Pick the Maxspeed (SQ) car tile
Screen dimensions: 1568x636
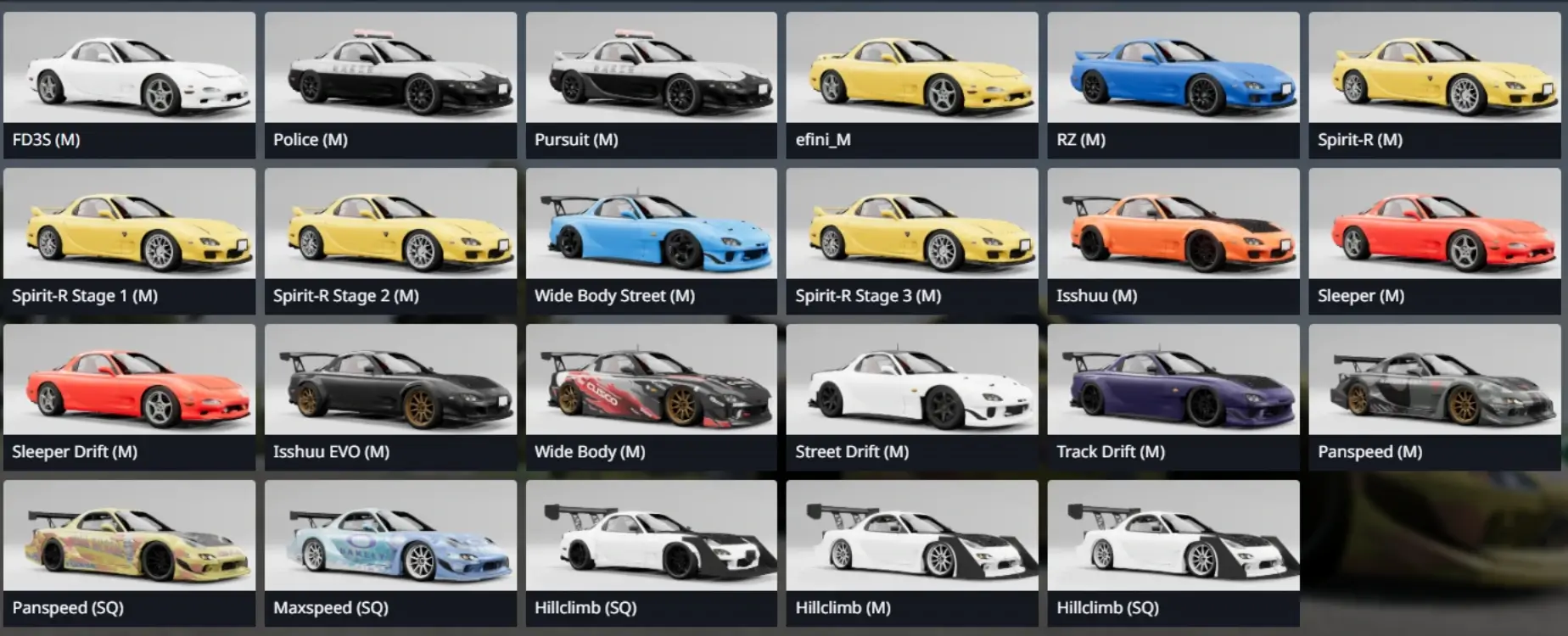[390, 553]
